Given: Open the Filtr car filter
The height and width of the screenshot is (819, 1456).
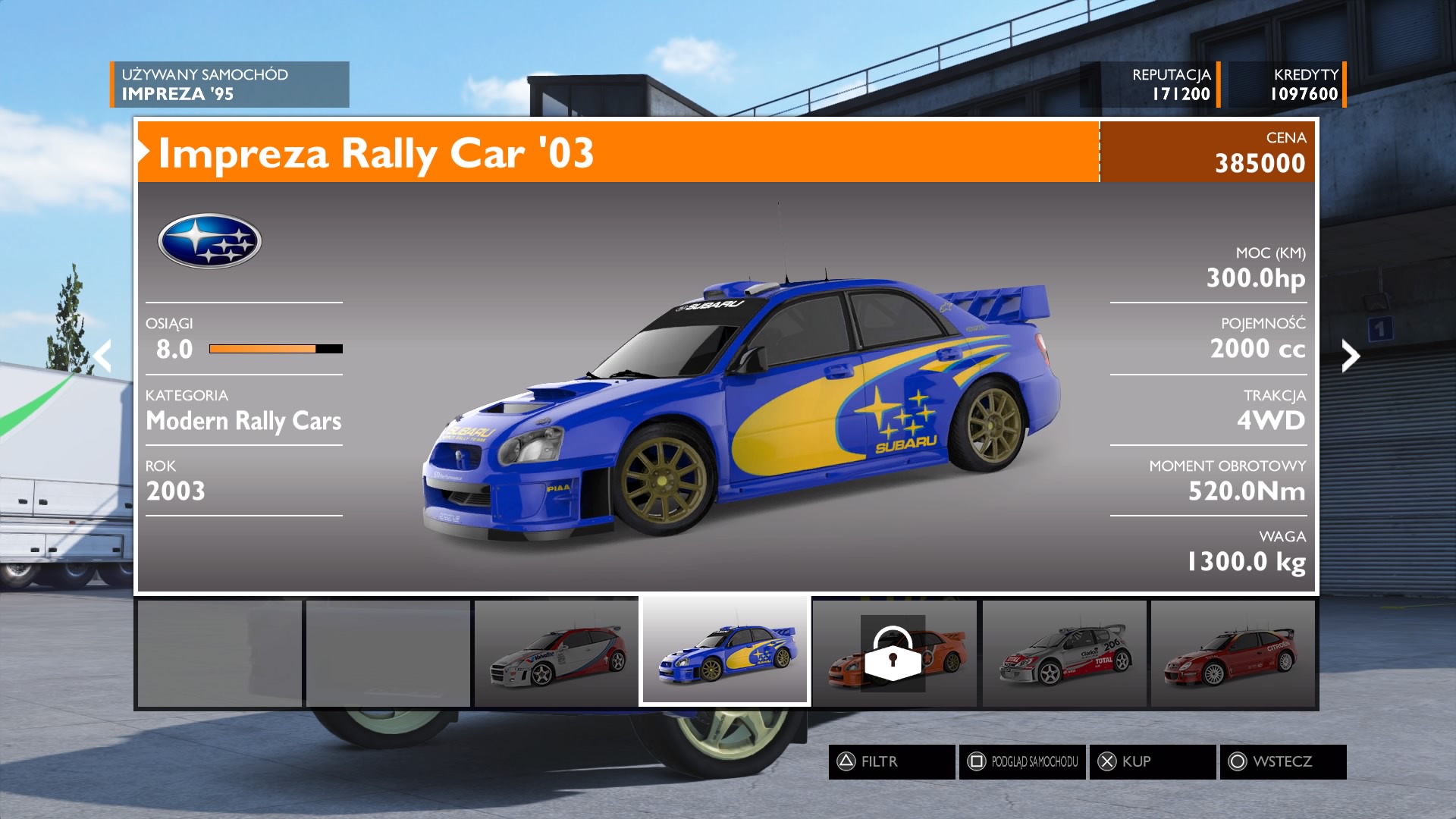Looking at the screenshot, I should 891,761.
